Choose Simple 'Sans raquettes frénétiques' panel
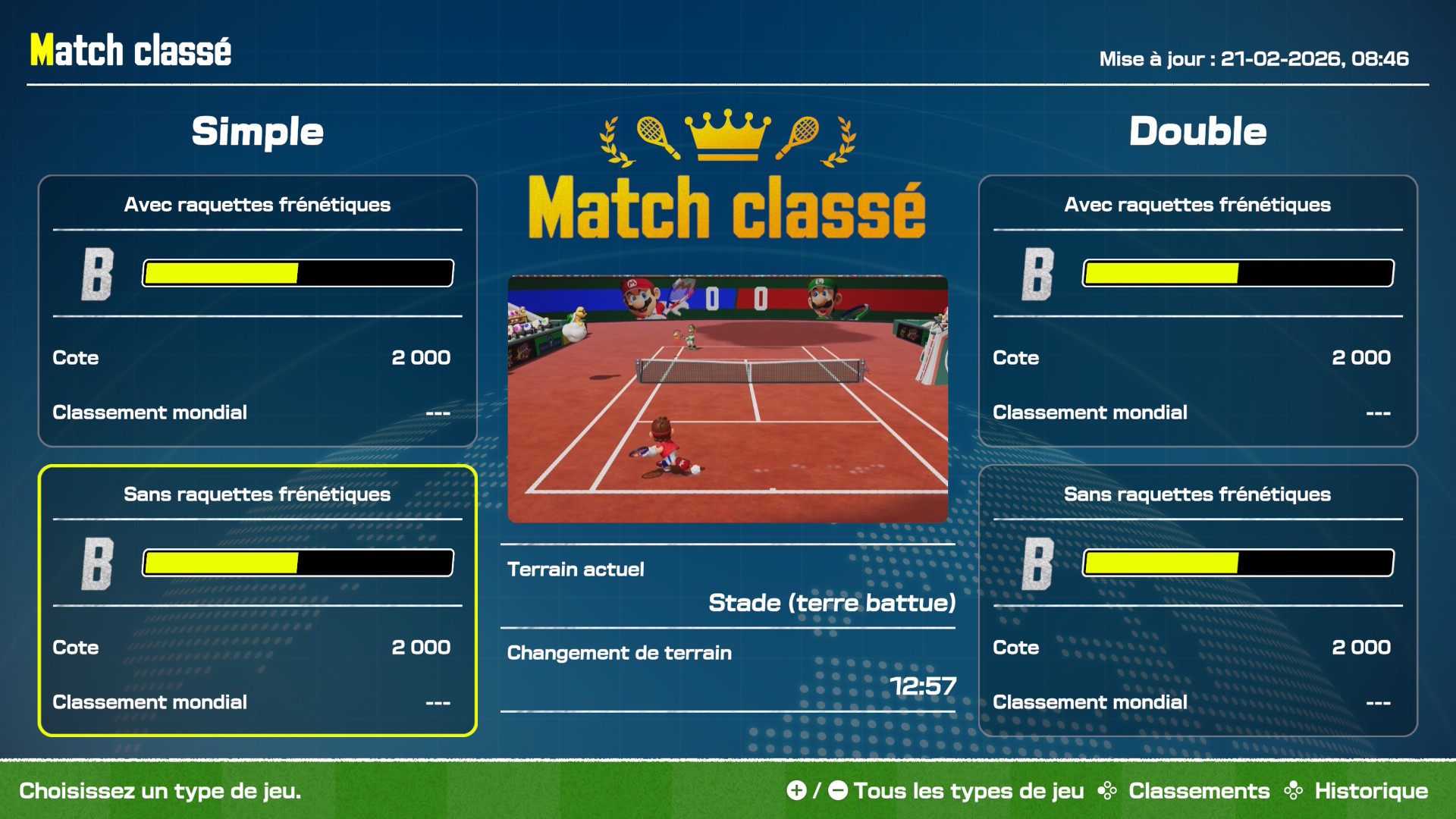1456x819 pixels. [x=257, y=600]
